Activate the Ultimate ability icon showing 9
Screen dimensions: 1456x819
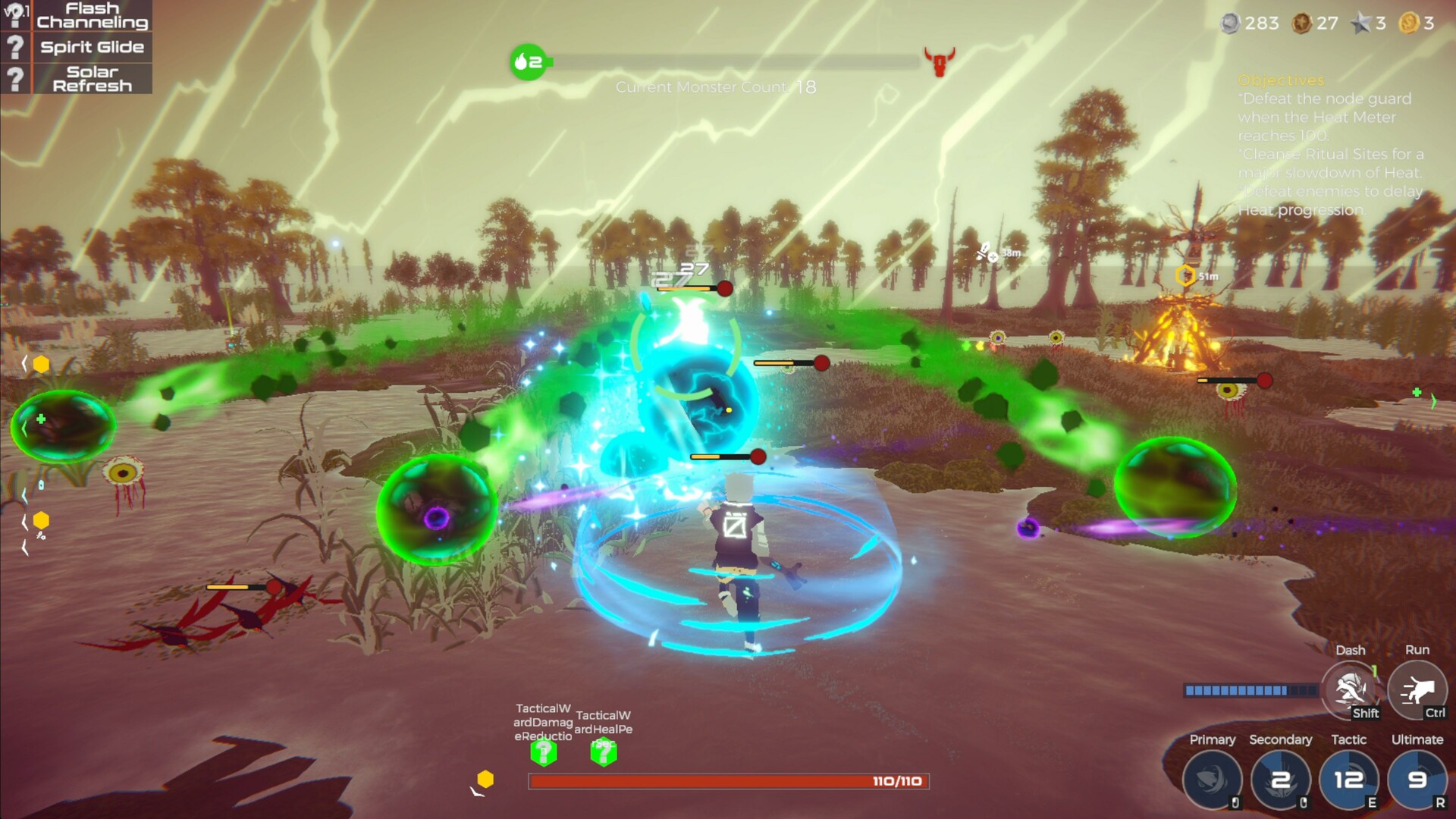(x=1417, y=780)
